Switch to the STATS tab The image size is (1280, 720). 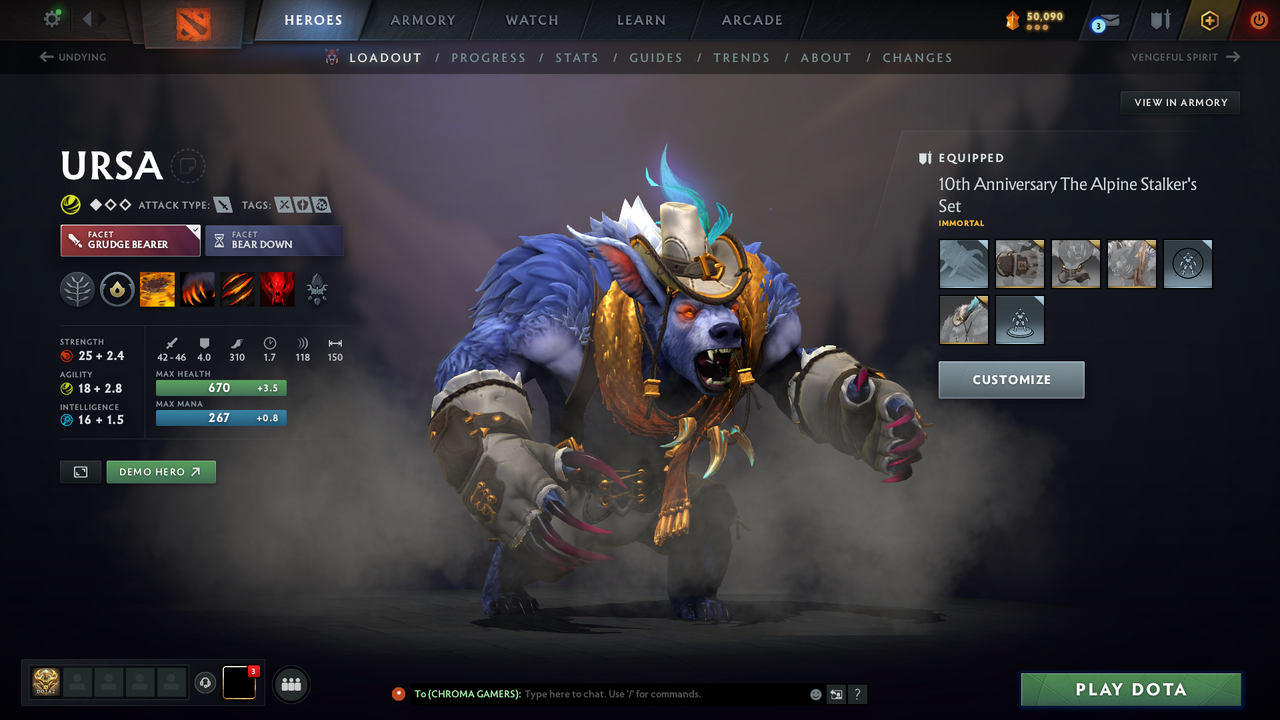[577, 57]
